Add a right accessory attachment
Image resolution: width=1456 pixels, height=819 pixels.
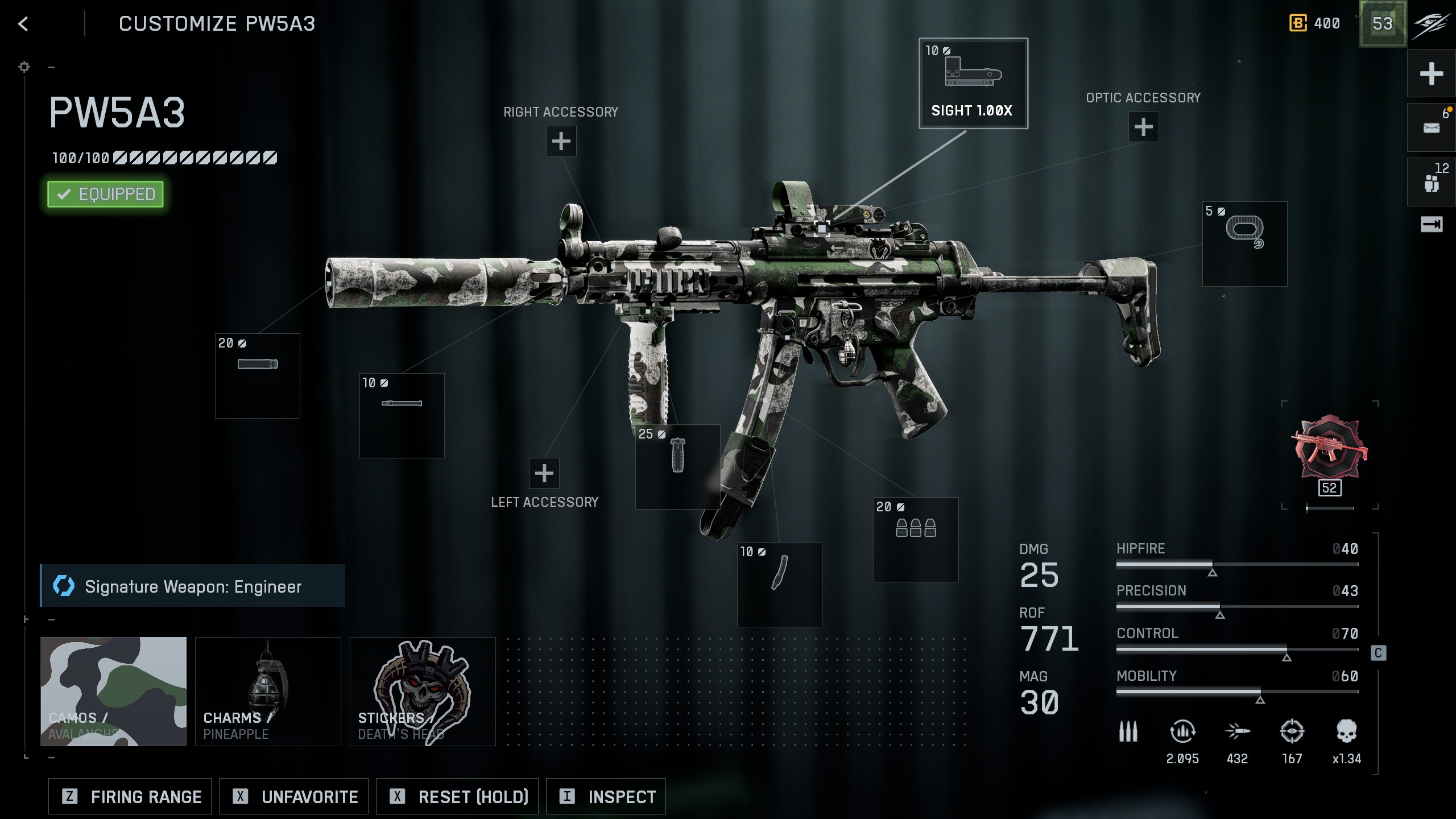561,141
